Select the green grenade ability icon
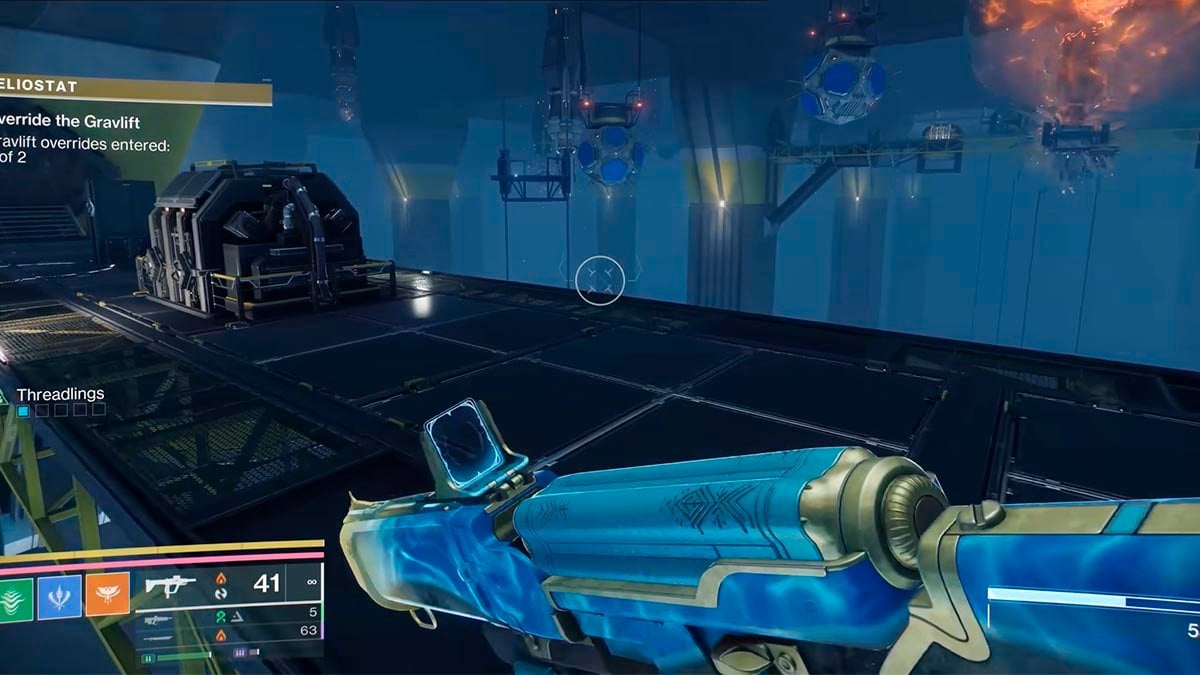Viewport: 1200px width, 675px height. pyautogui.click(x=14, y=596)
